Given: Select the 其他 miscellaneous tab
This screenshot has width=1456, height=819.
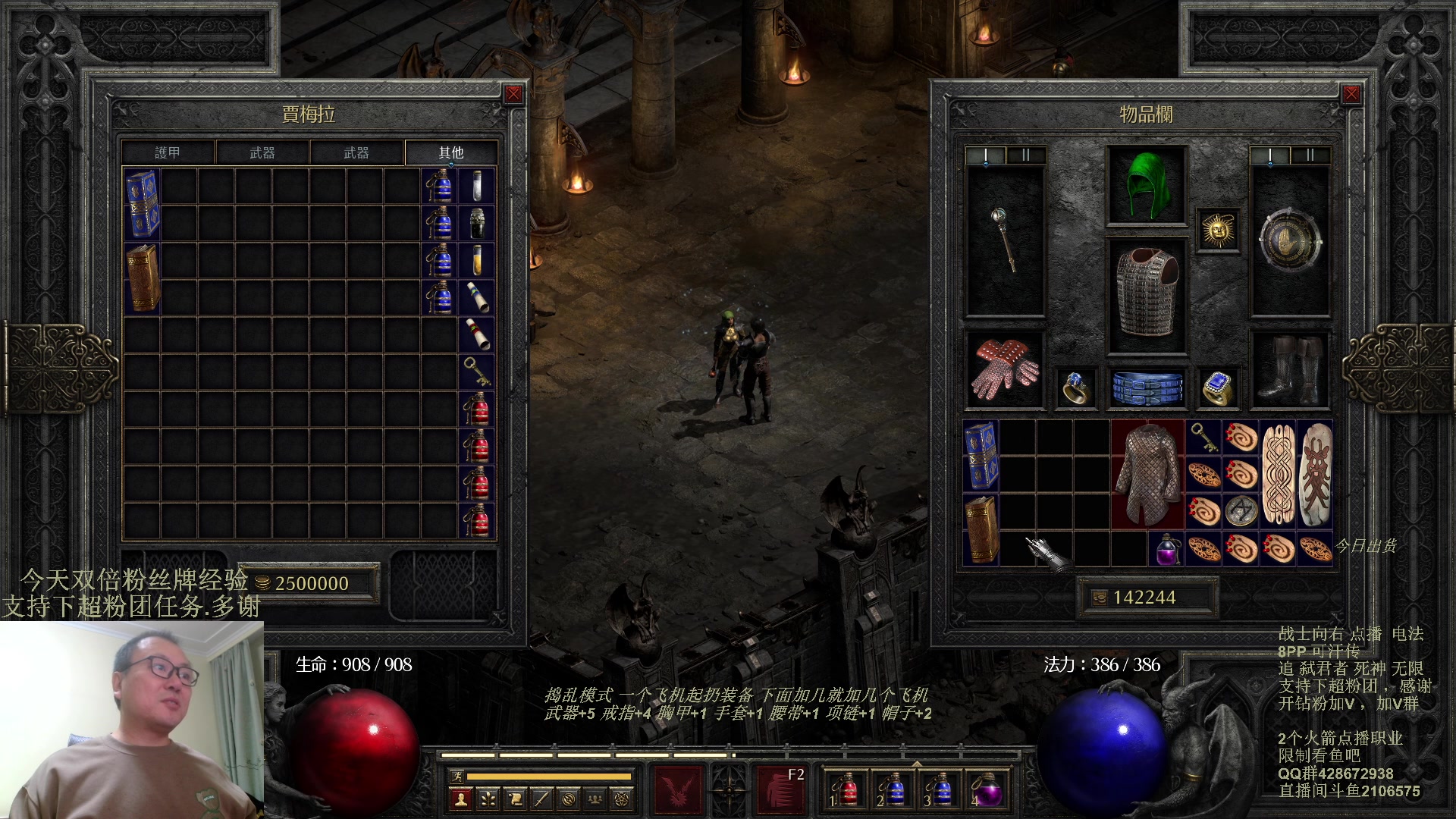Looking at the screenshot, I should point(451,153).
